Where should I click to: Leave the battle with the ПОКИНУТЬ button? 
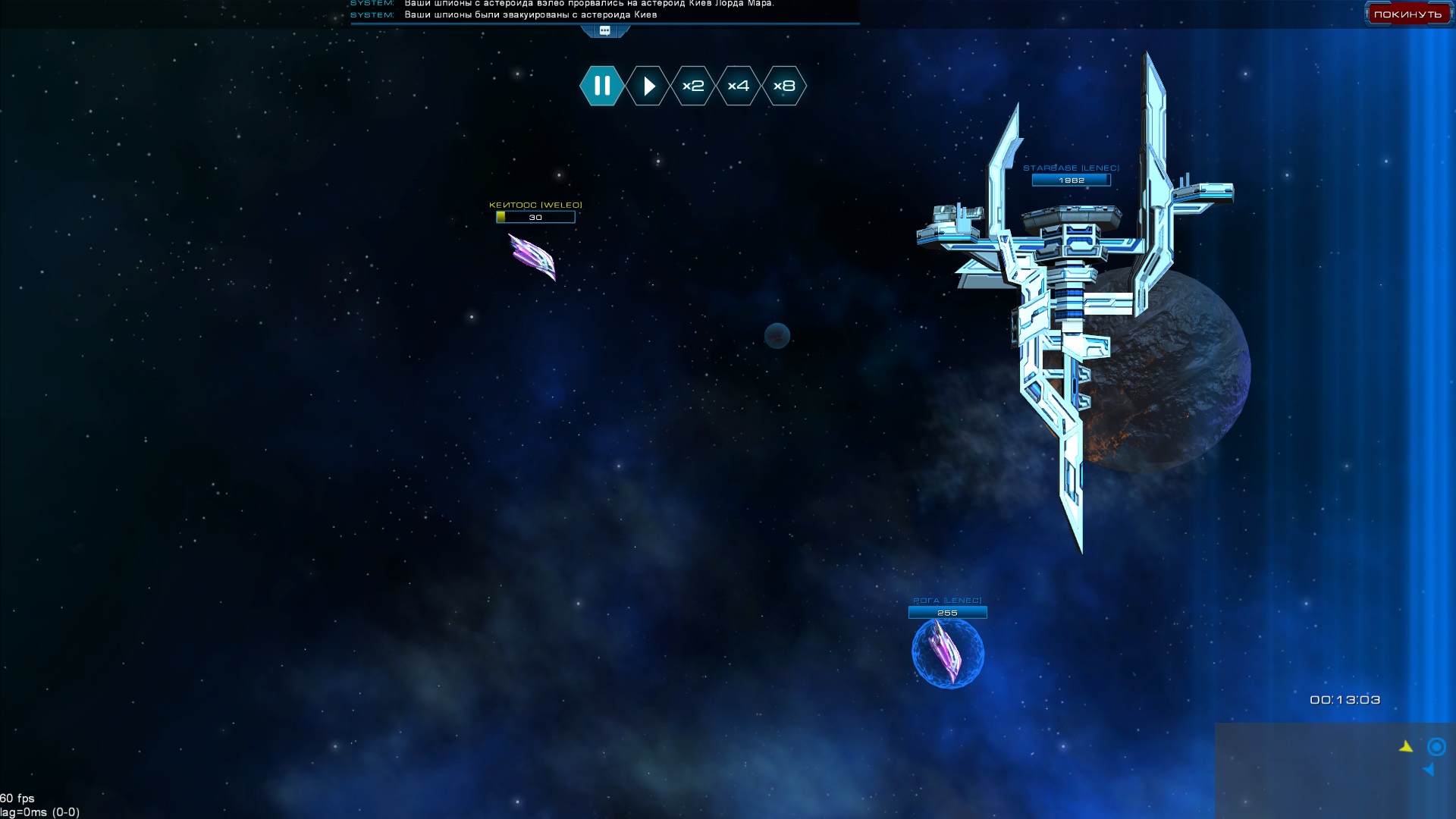click(x=1407, y=14)
